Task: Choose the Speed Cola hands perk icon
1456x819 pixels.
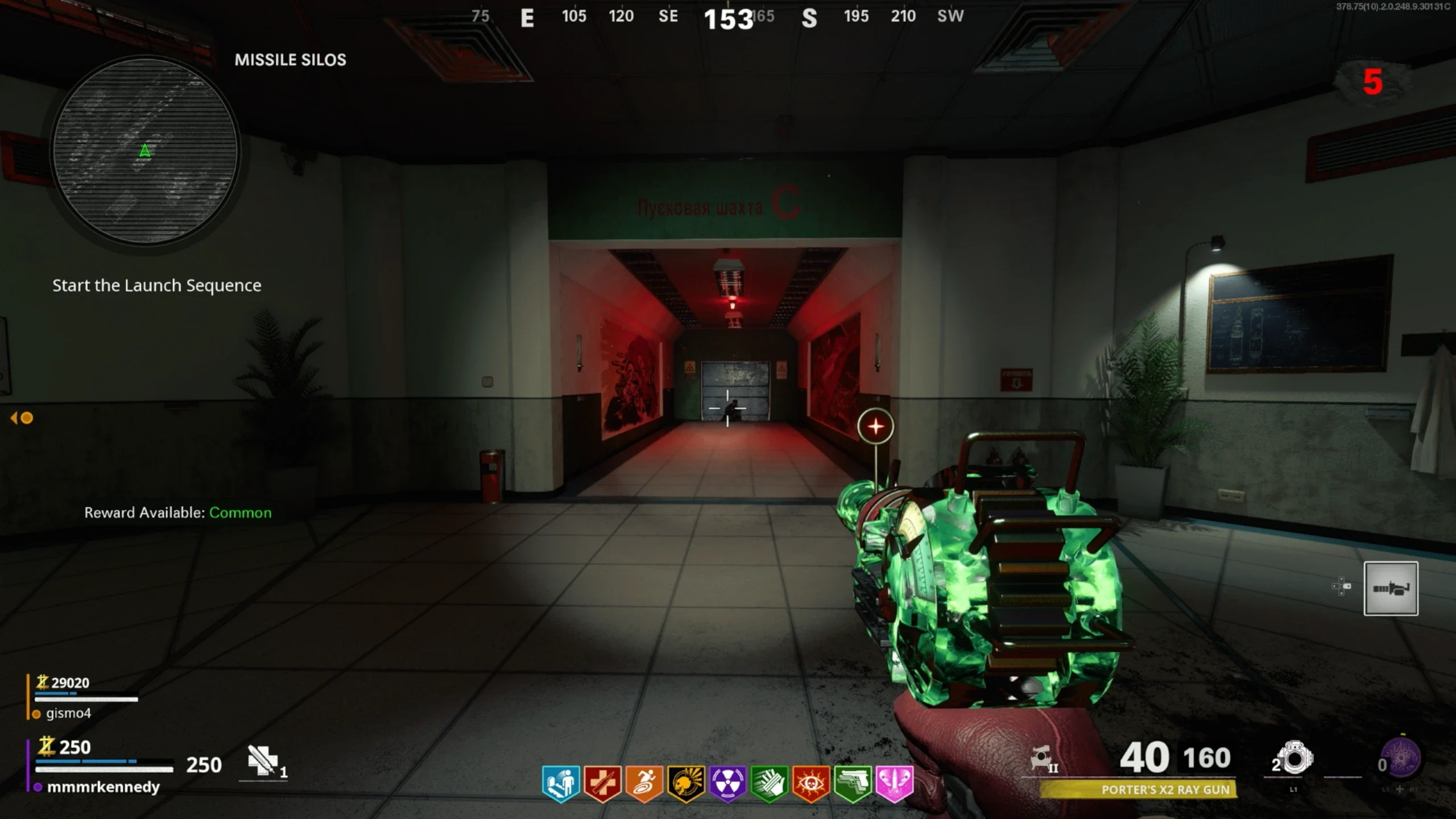Action: pos(769,783)
